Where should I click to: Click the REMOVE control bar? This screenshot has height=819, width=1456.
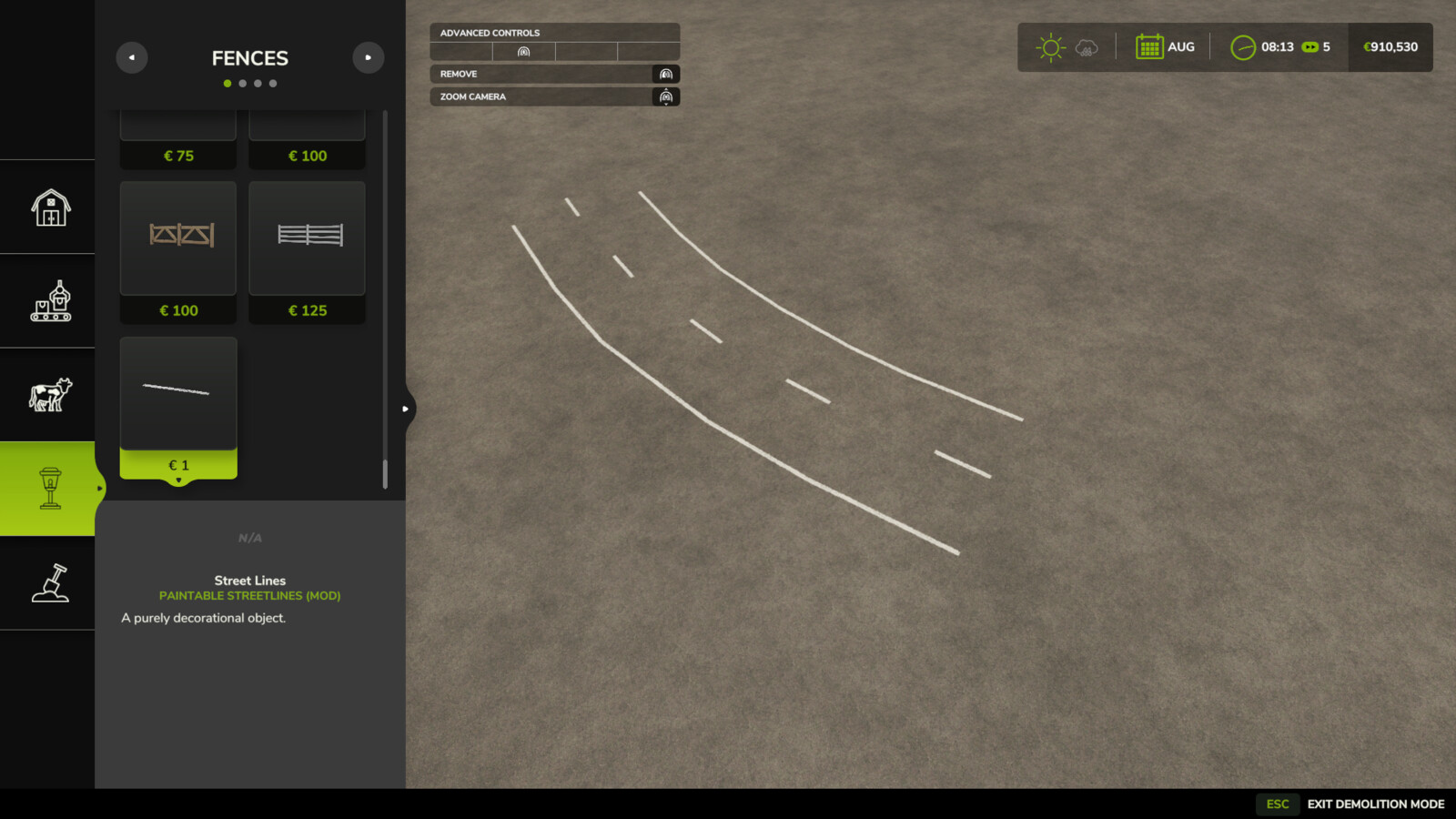554,74
